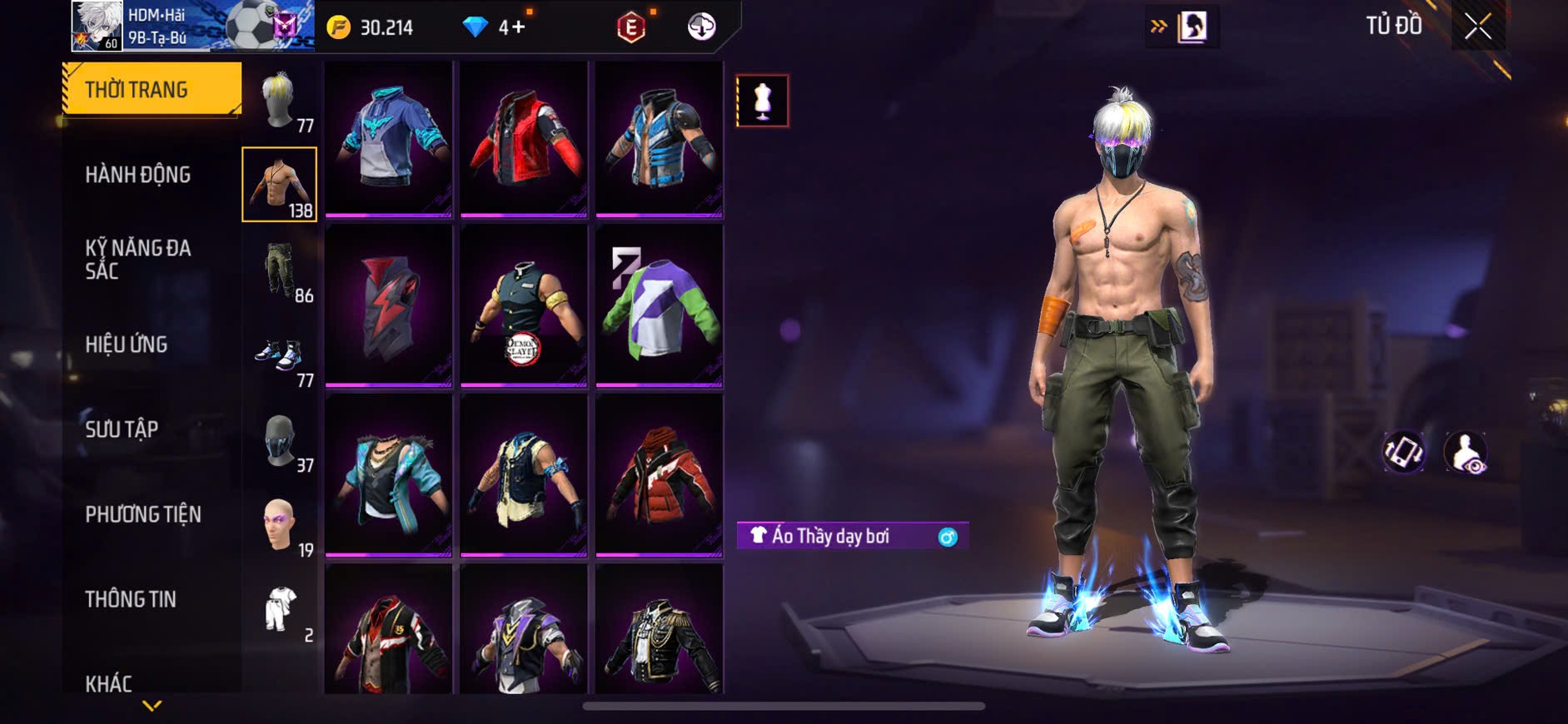1568x724 pixels.
Task: Open the Sưu Tập tab
Action: (x=122, y=429)
